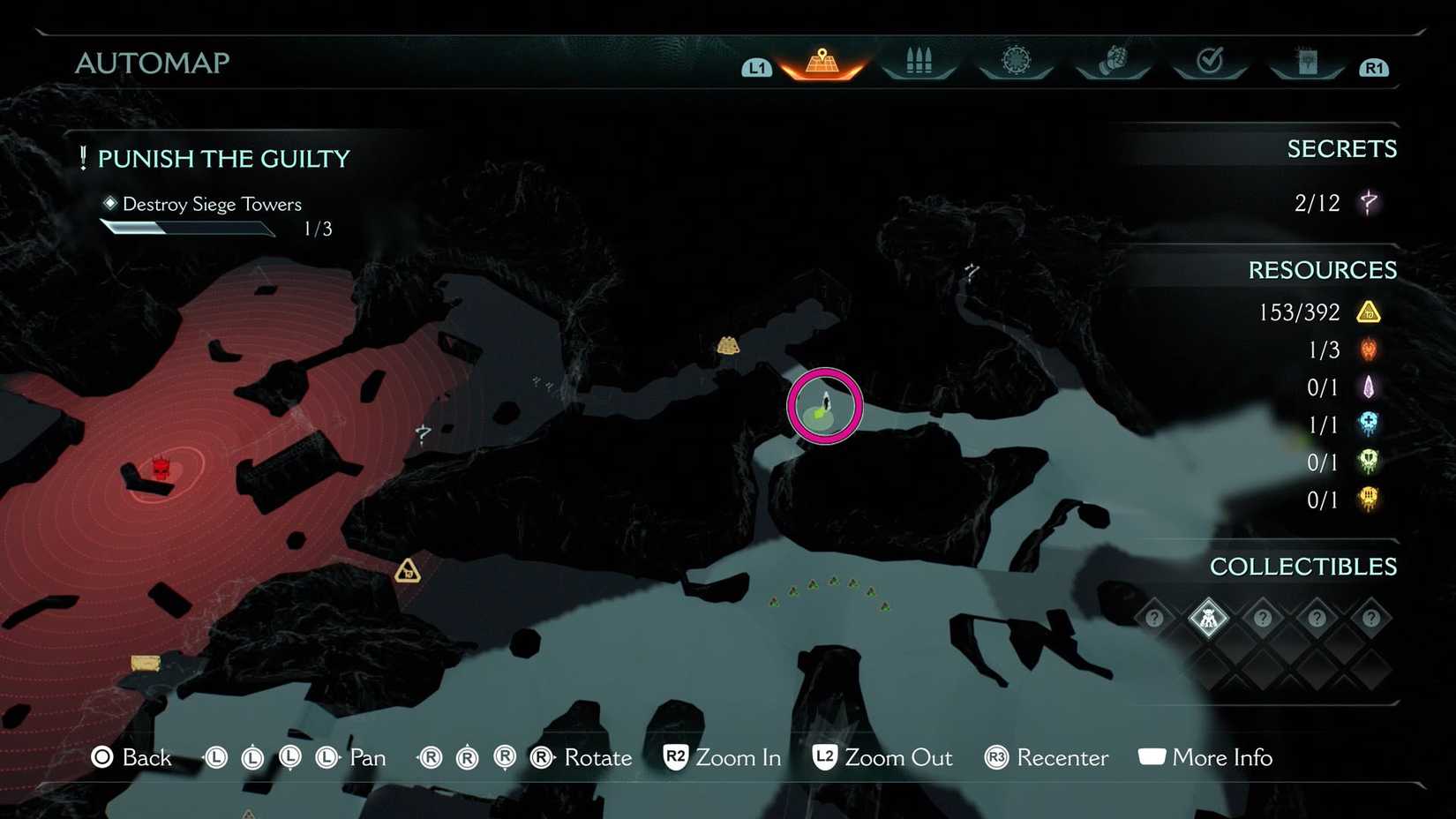The width and height of the screenshot is (1456, 819).
Task: Click the Mirian resource icon showing 153/392
Action: point(1369,312)
